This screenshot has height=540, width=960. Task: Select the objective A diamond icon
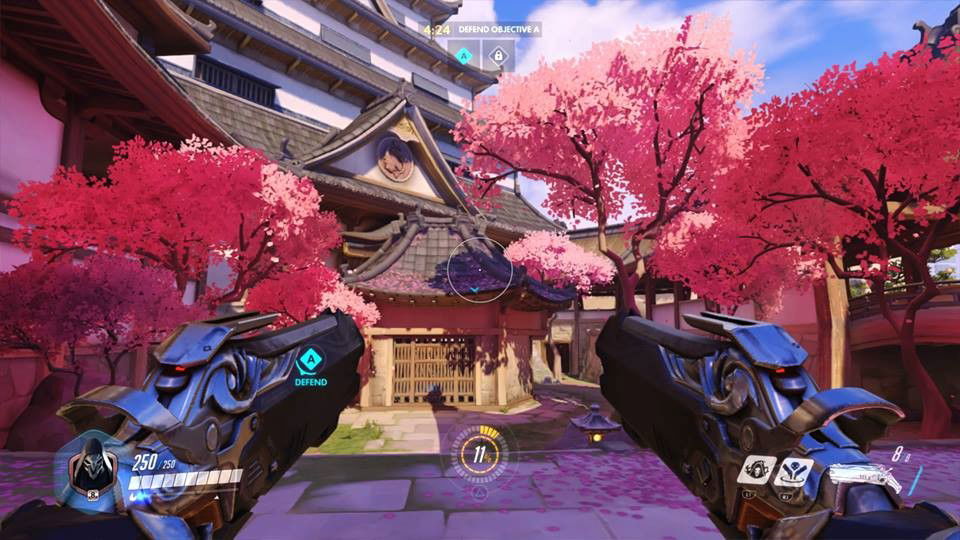click(x=464, y=55)
